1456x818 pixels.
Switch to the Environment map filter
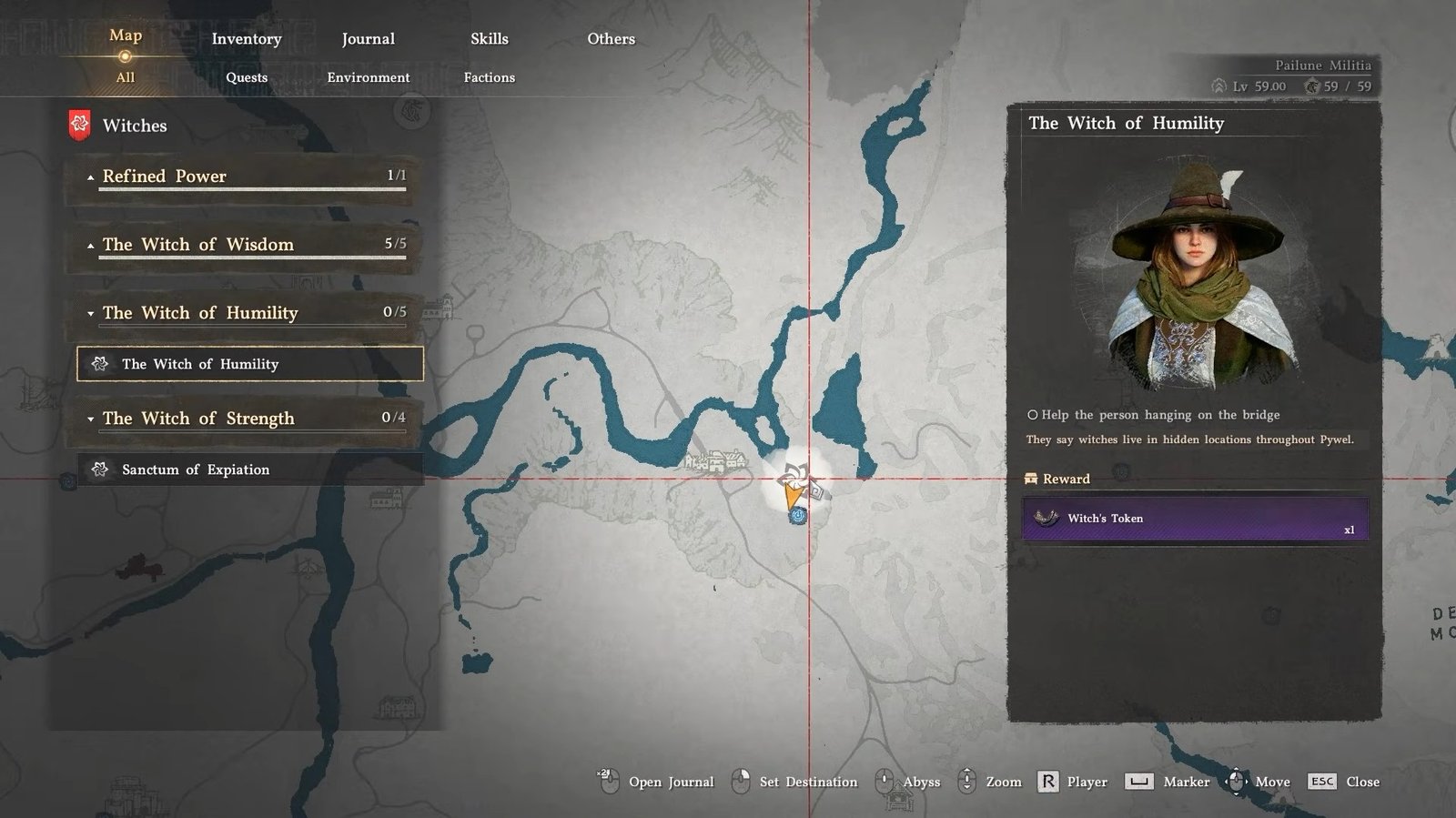pyautogui.click(x=368, y=77)
